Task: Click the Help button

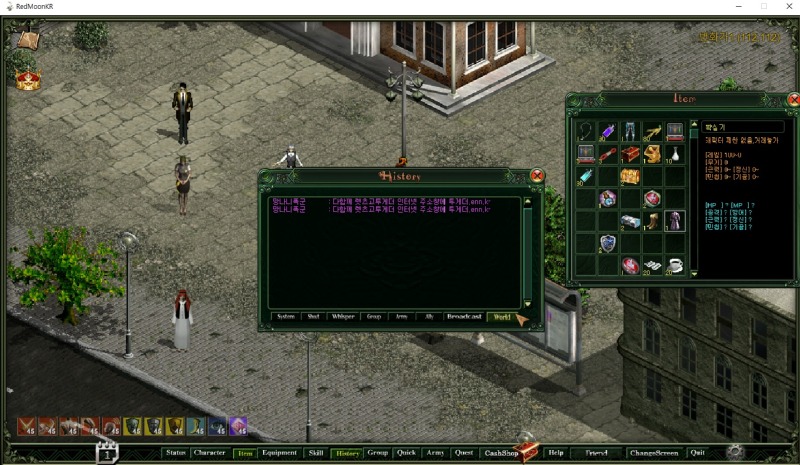Action: 556,453
